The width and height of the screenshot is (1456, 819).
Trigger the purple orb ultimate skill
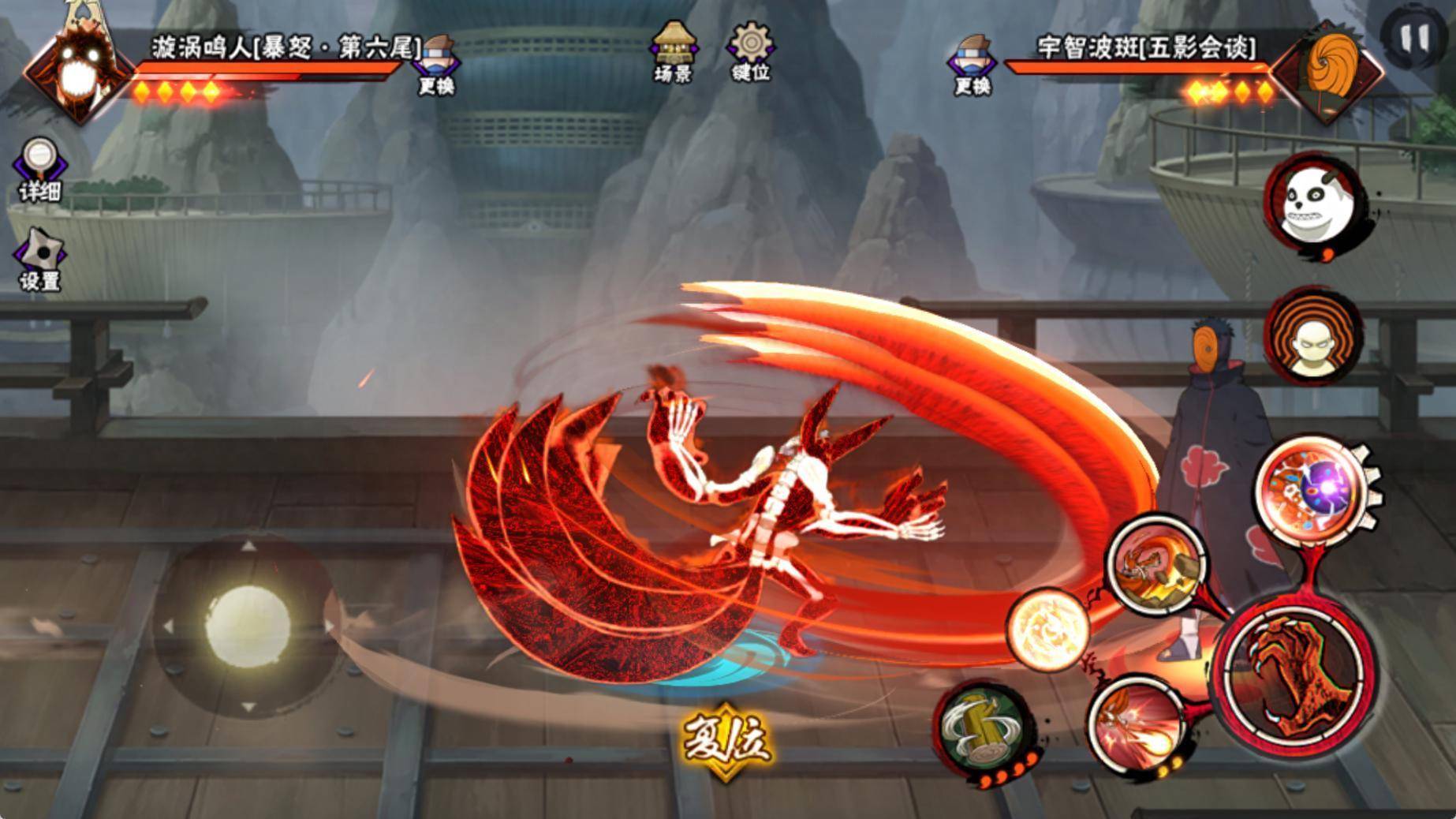[x=1315, y=487]
